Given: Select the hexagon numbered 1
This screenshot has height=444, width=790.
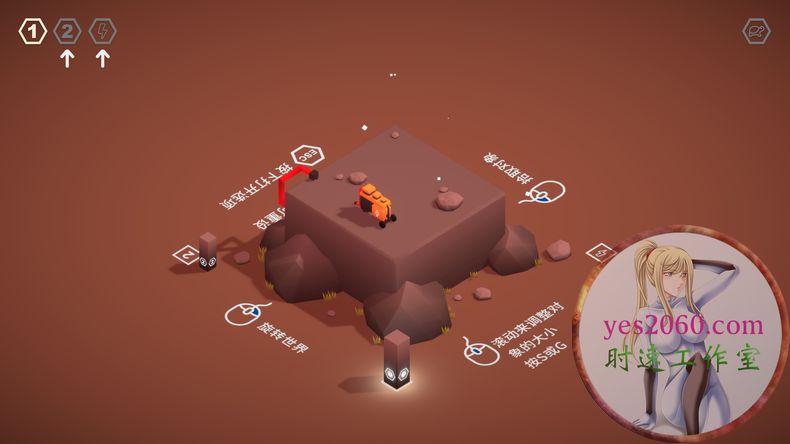Looking at the screenshot, I should (x=33, y=32).
